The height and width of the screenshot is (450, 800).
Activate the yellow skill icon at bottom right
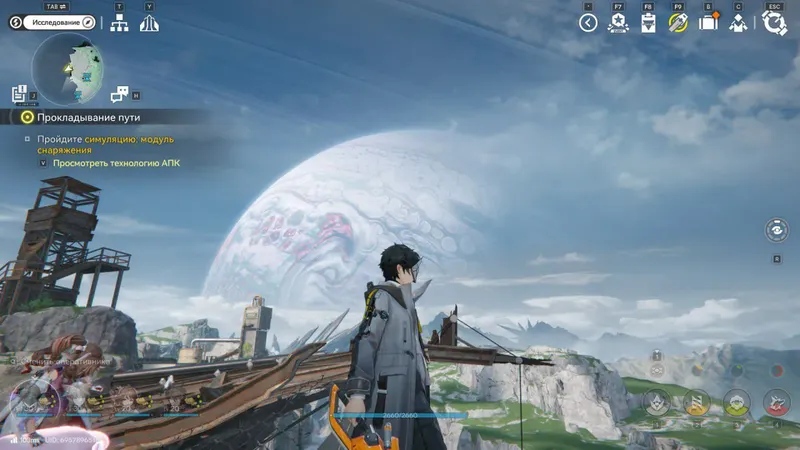697,402
